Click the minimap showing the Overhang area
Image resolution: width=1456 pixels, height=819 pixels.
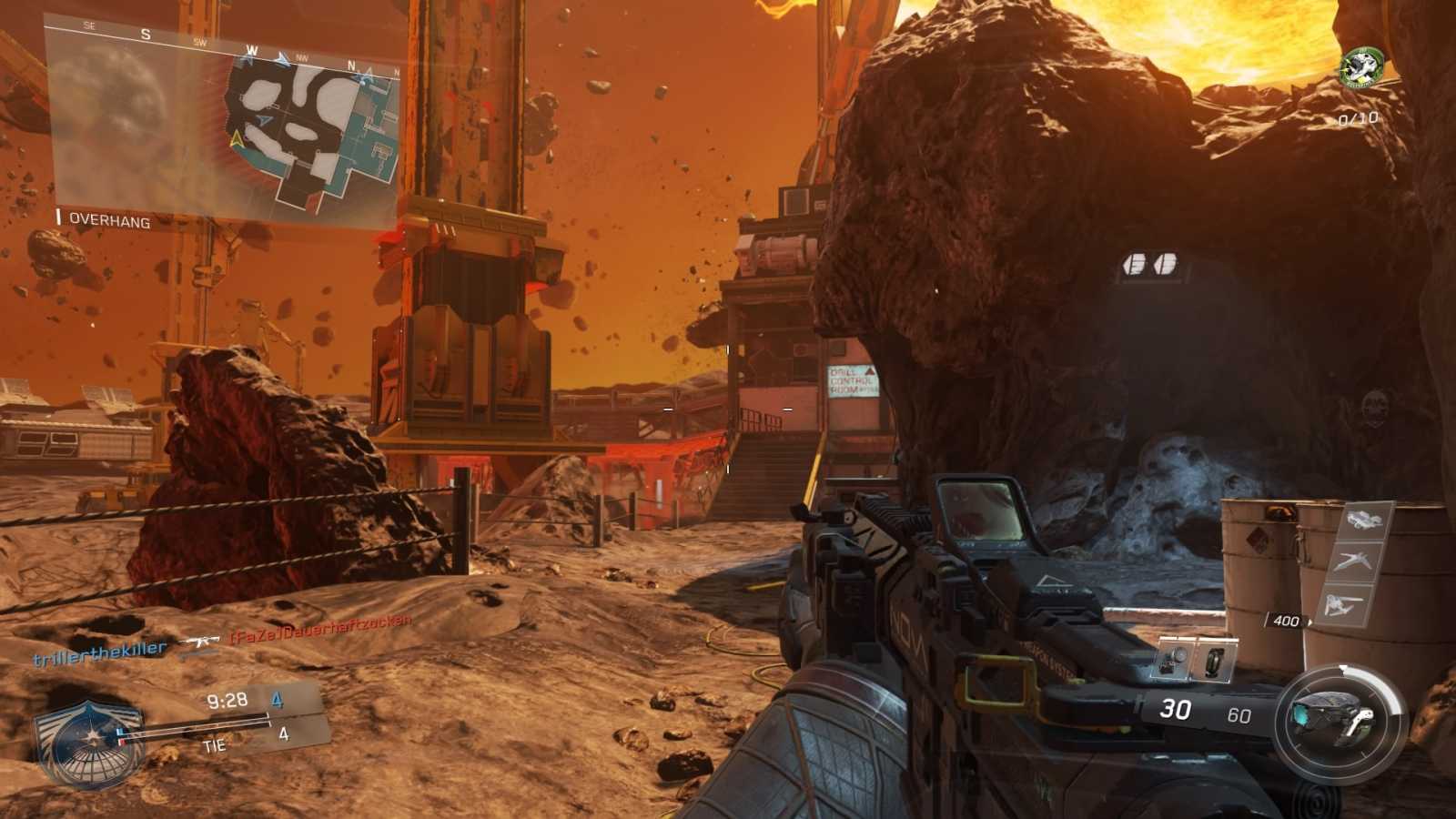(x=223, y=123)
